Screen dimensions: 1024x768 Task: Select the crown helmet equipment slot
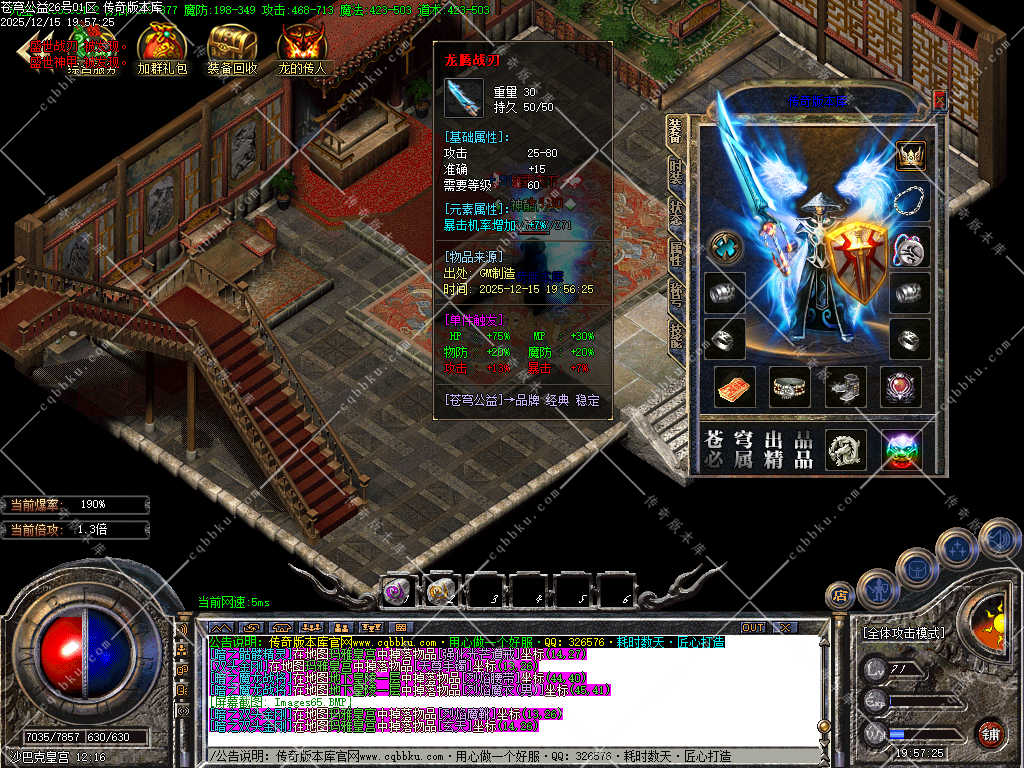[x=910, y=155]
